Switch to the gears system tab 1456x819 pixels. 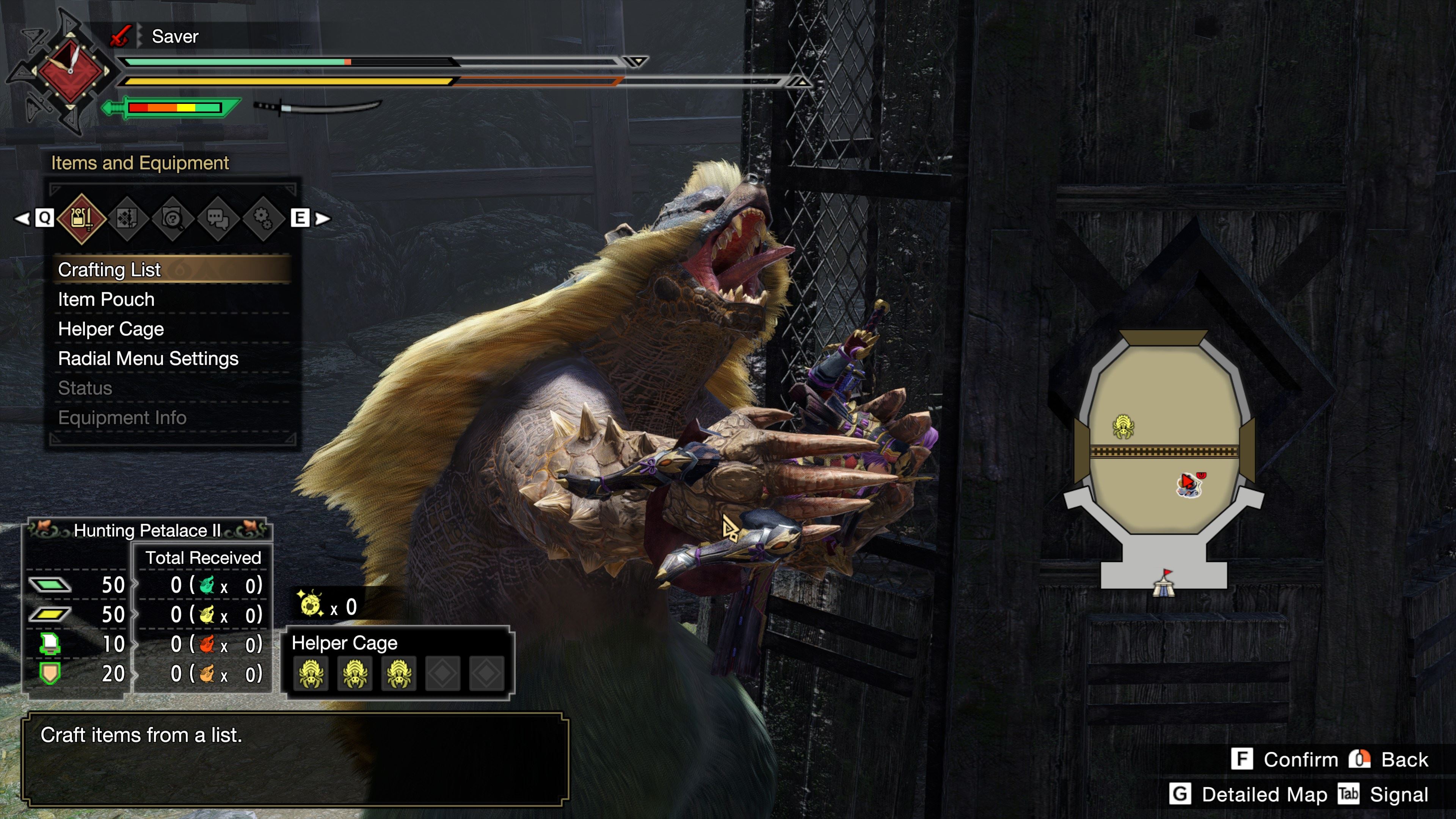(x=263, y=218)
